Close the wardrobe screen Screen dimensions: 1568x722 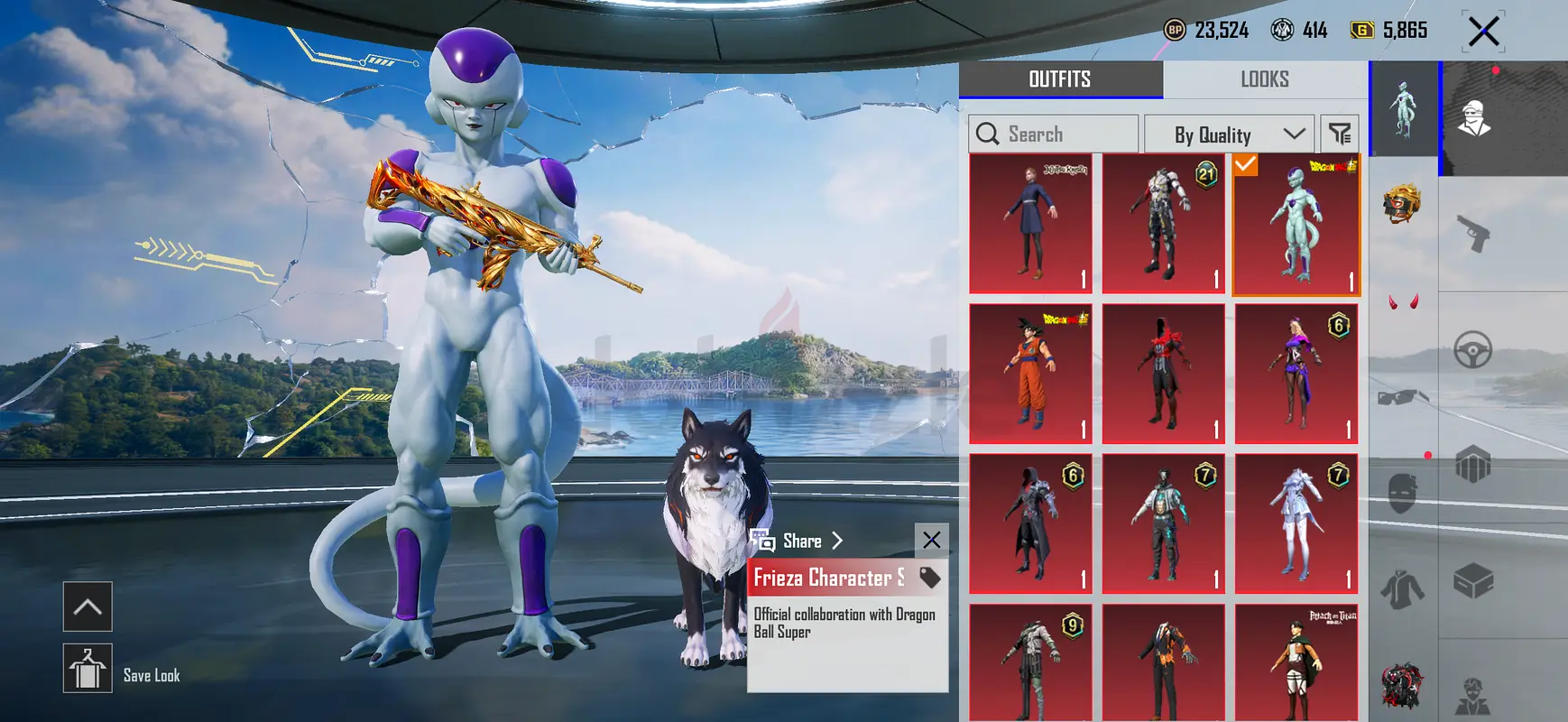(1483, 32)
